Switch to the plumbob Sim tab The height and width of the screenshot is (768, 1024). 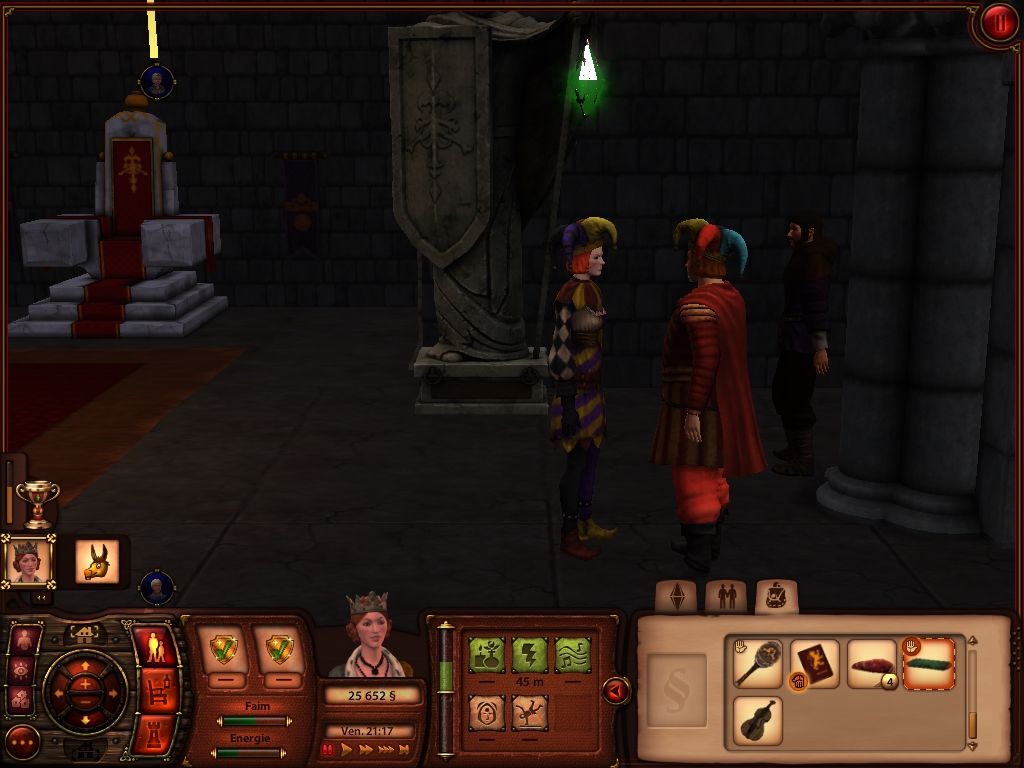[675, 597]
